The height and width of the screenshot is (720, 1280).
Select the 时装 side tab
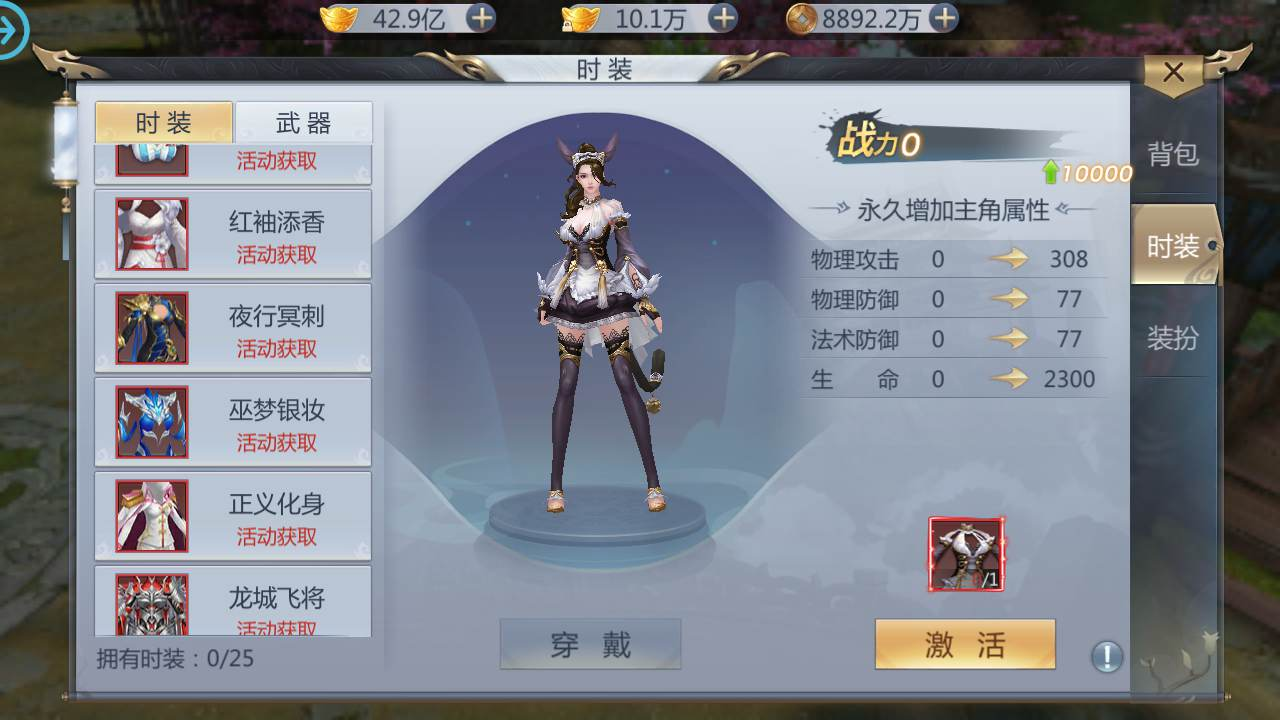(x=1172, y=246)
